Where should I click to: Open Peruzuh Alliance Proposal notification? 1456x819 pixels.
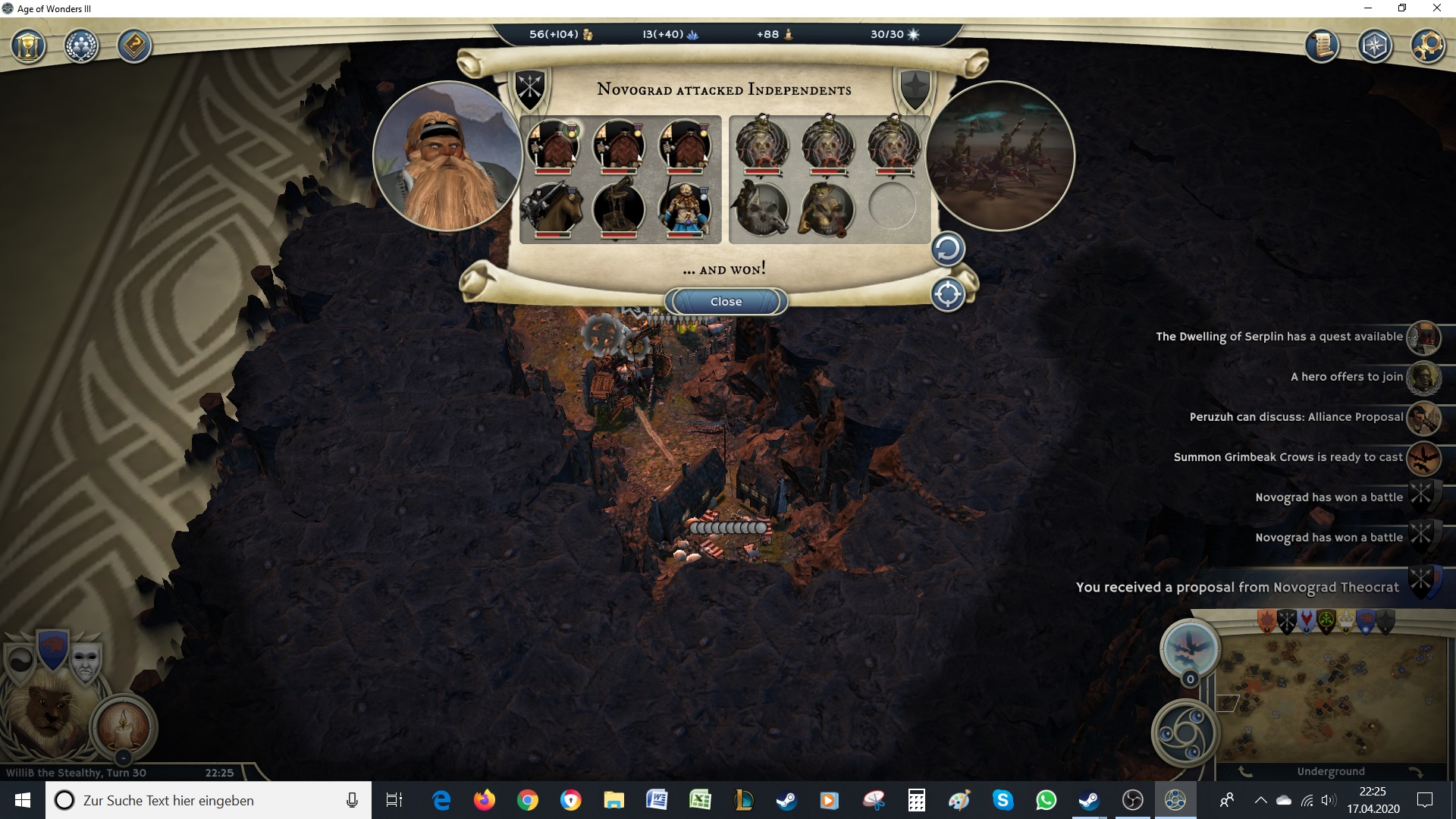click(x=1296, y=417)
